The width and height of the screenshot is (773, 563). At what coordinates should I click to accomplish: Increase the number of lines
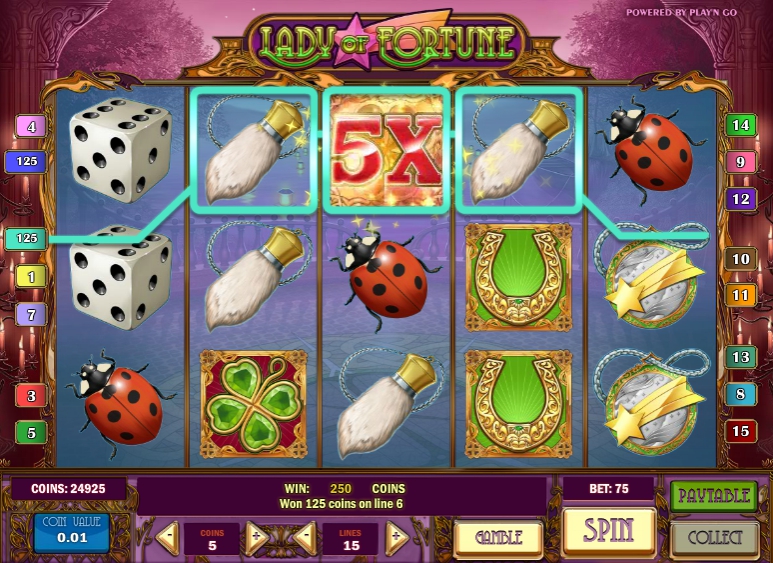click(x=396, y=538)
